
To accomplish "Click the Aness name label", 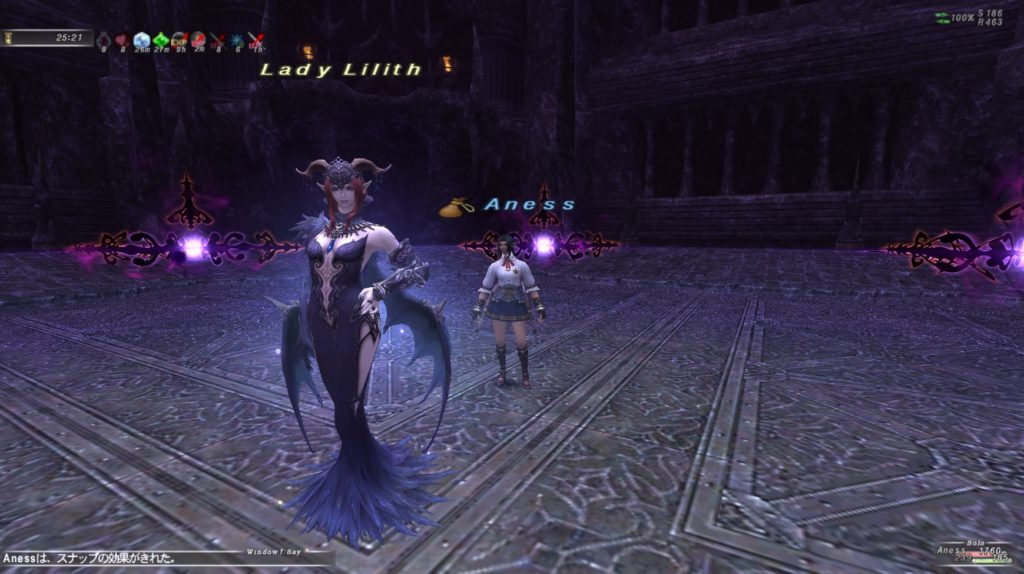I will [529, 205].
